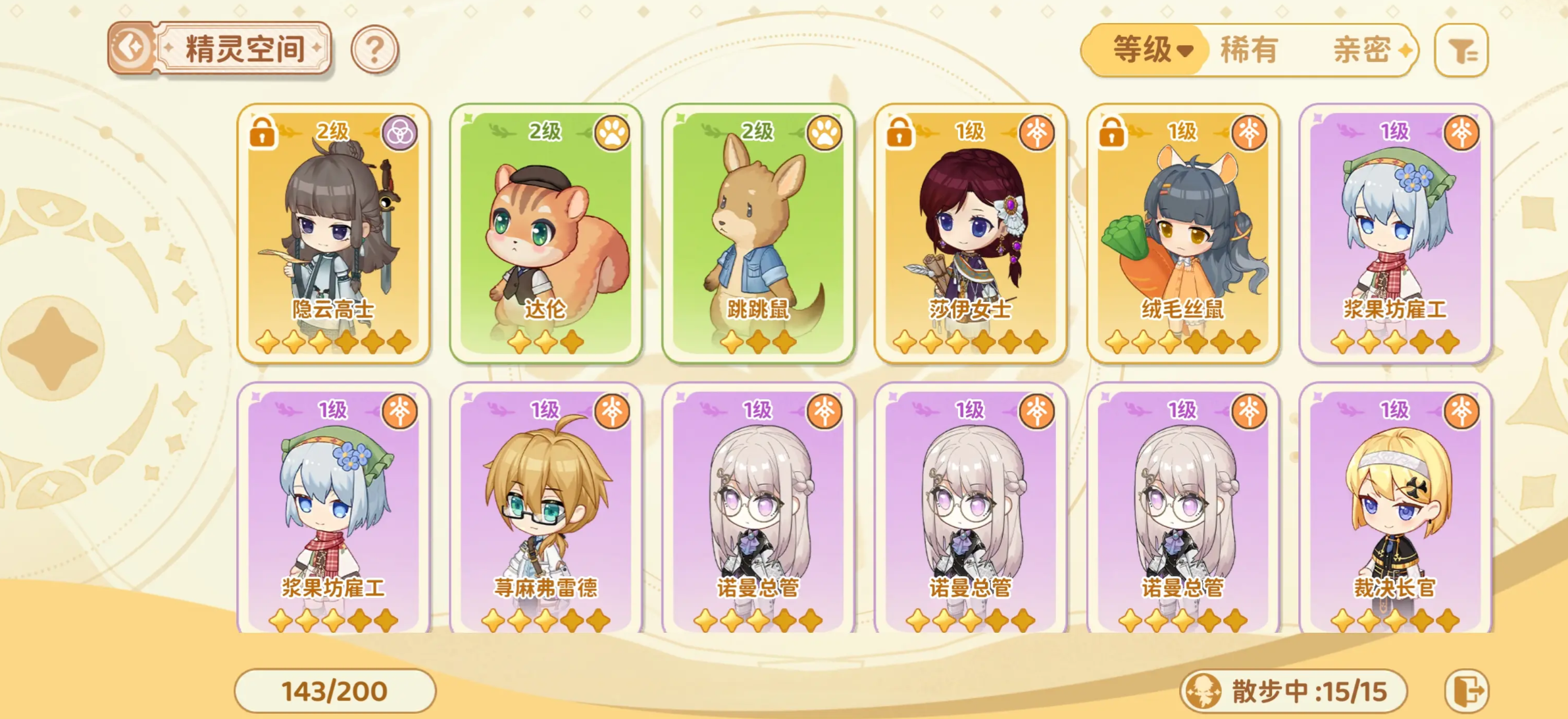Pick the 跳跳鼠 kangaroo card
The image size is (1568, 719).
[x=758, y=233]
